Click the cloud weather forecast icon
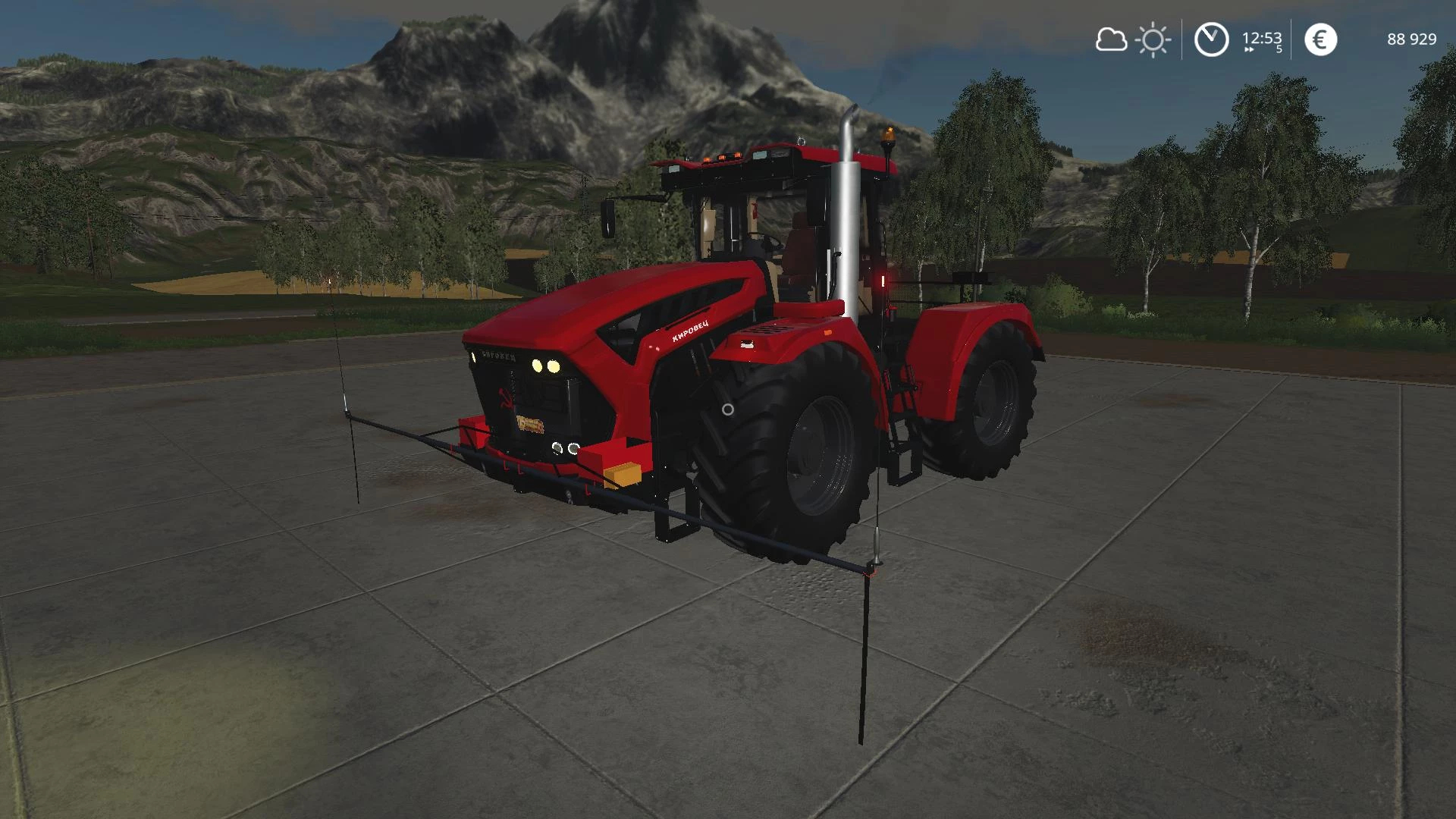The width and height of the screenshot is (1456, 819). pyautogui.click(x=1111, y=39)
